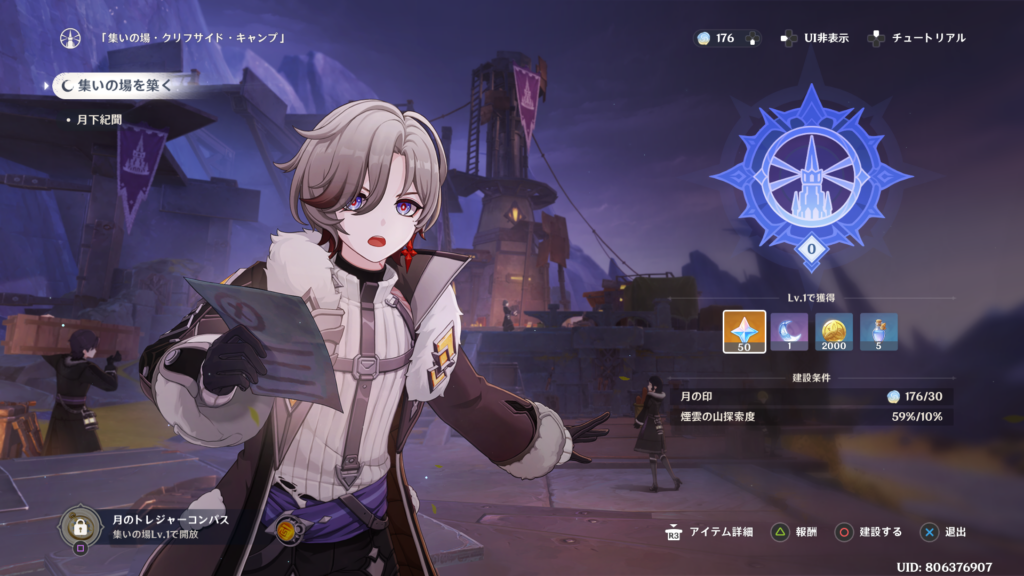
Task: Select the 50 primogem reward icon
Action: 744,332
